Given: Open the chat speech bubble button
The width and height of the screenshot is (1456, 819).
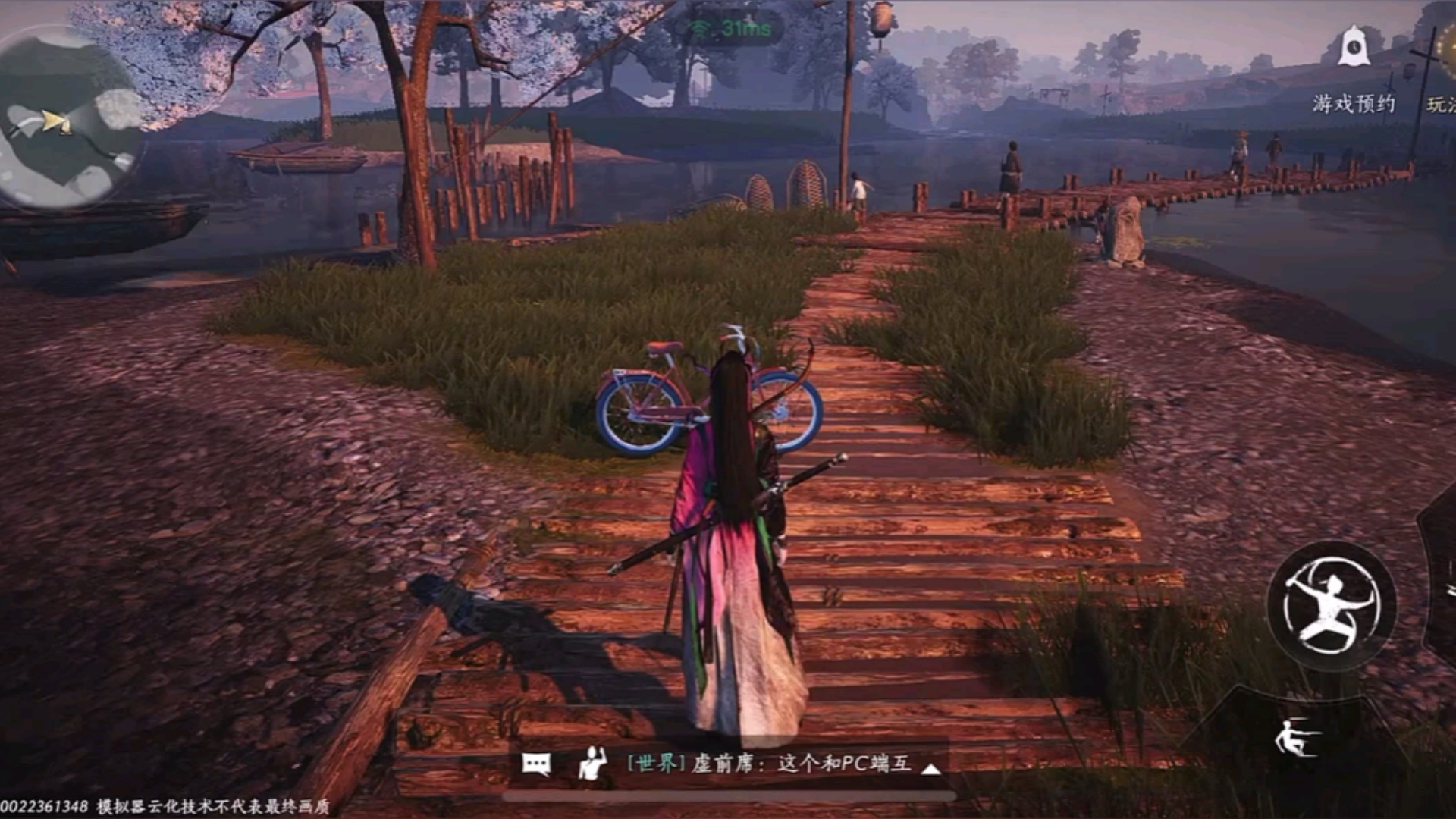Looking at the screenshot, I should pyautogui.click(x=536, y=764).
